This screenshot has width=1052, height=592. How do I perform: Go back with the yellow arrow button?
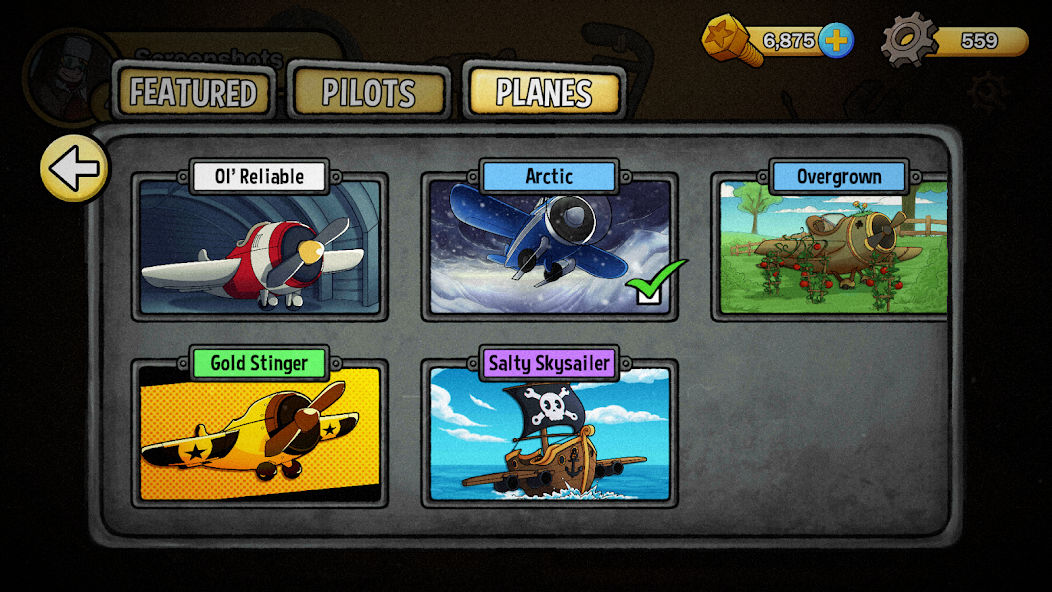[74, 168]
